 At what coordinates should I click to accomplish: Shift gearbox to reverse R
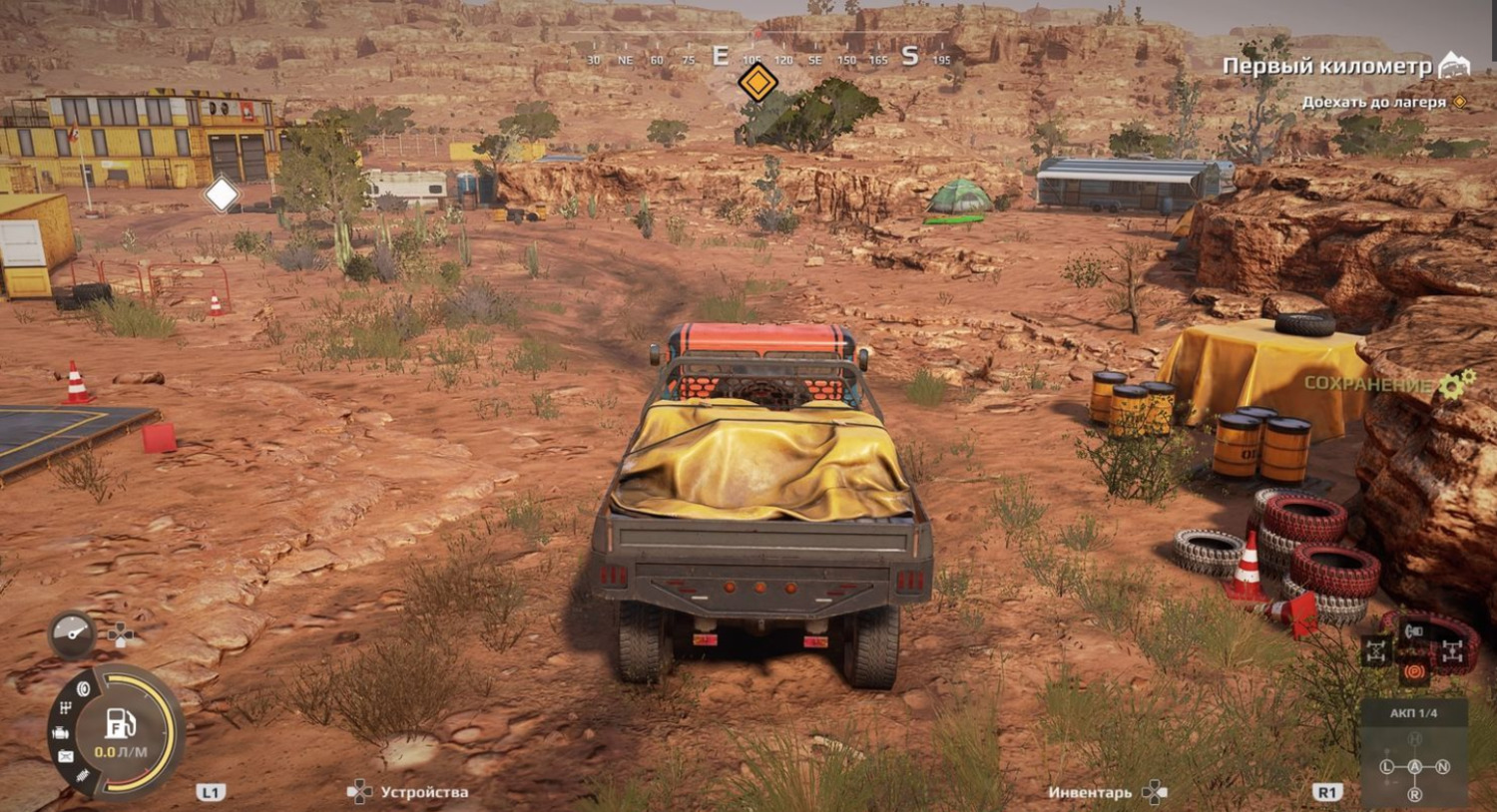click(1414, 795)
